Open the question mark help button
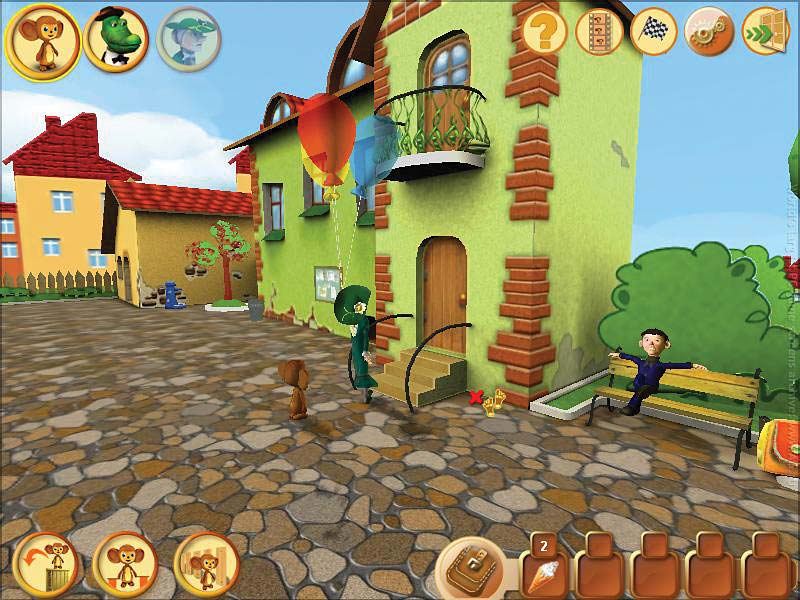This screenshot has height=600, width=800. (x=545, y=33)
